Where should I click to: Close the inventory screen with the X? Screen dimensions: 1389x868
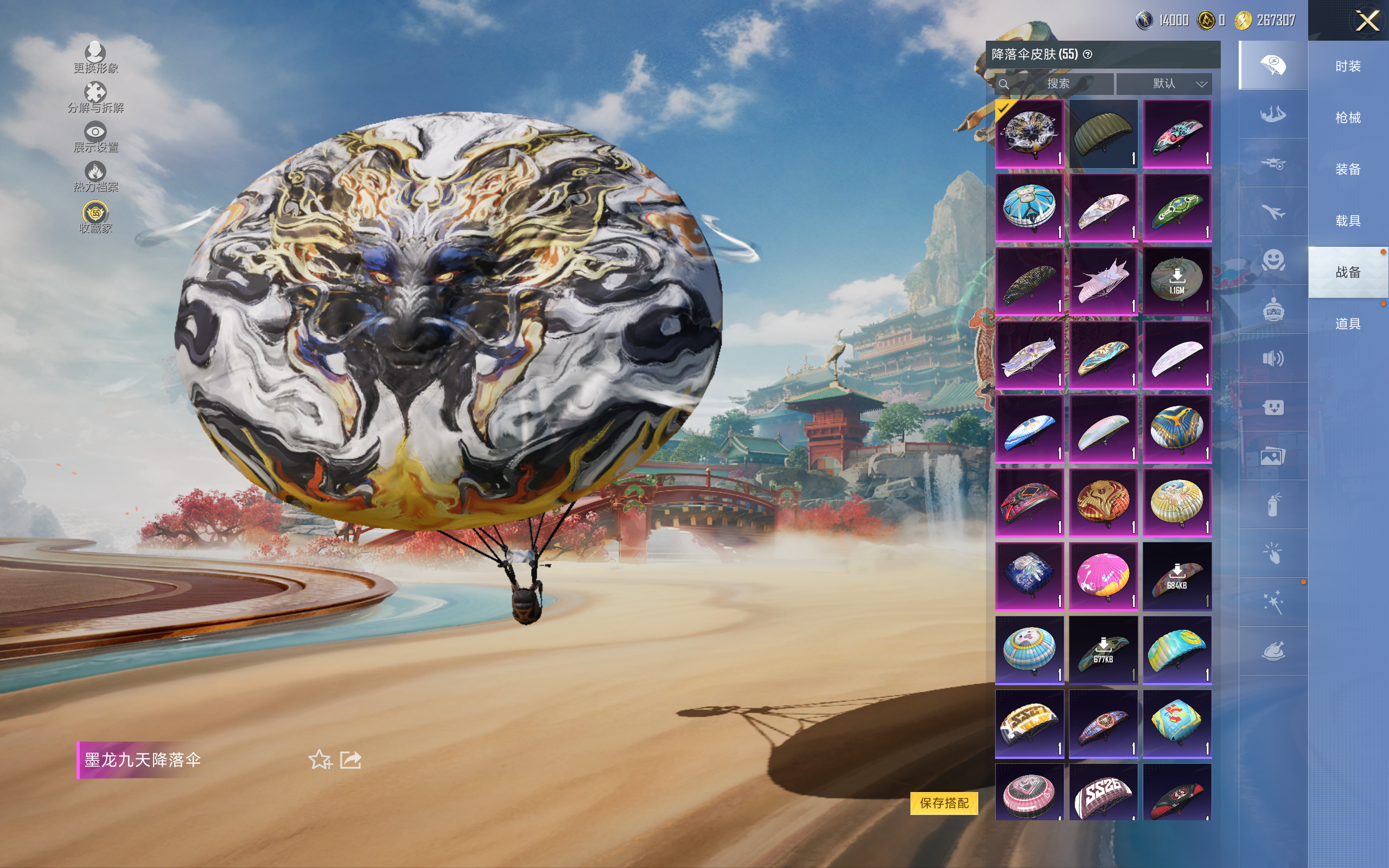click(1367, 21)
